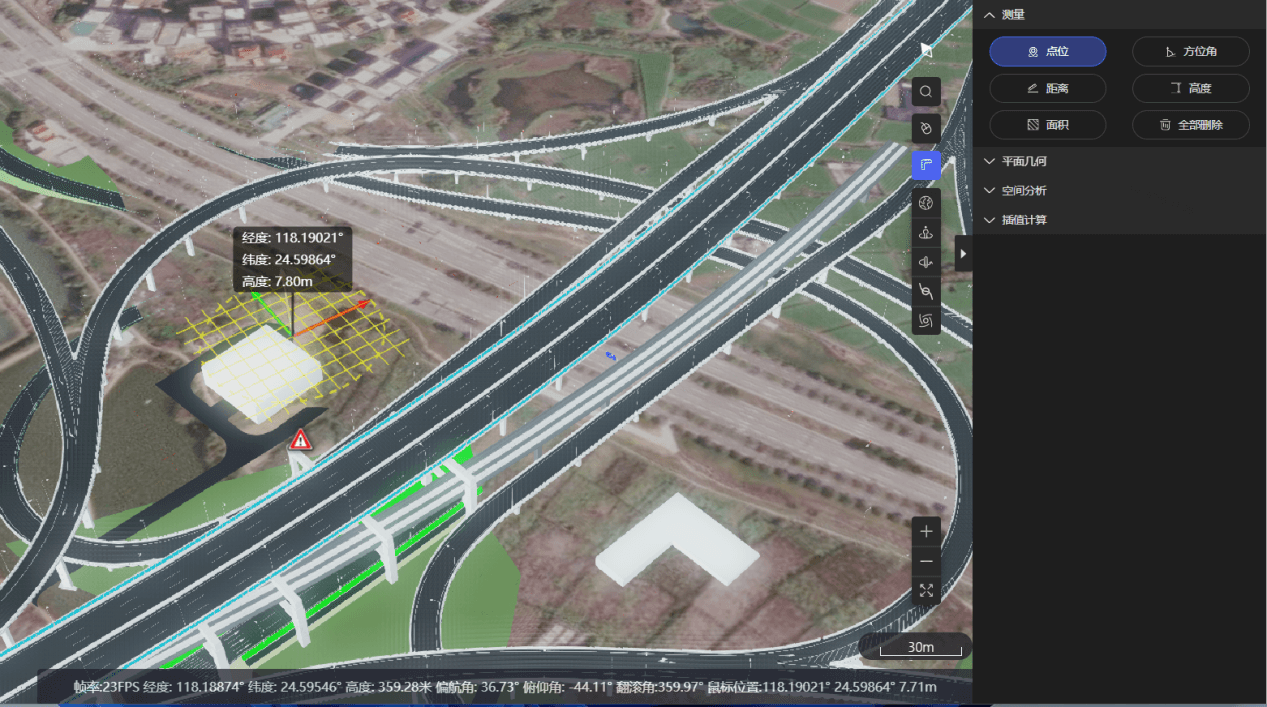Collapse the side panel with the arrow tab

tap(963, 254)
